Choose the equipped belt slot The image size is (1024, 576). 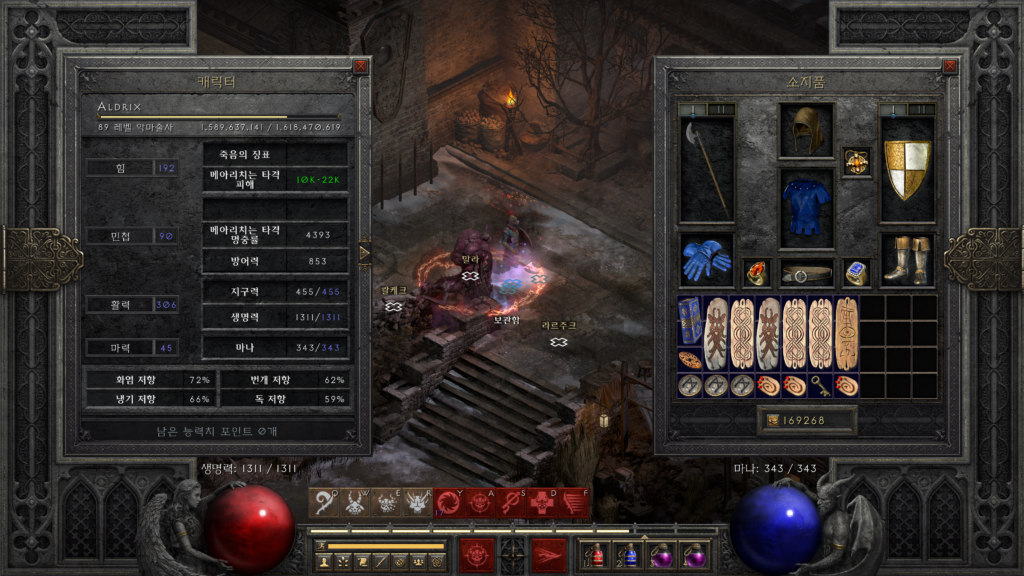pyautogui.click(x=806, y=272)
